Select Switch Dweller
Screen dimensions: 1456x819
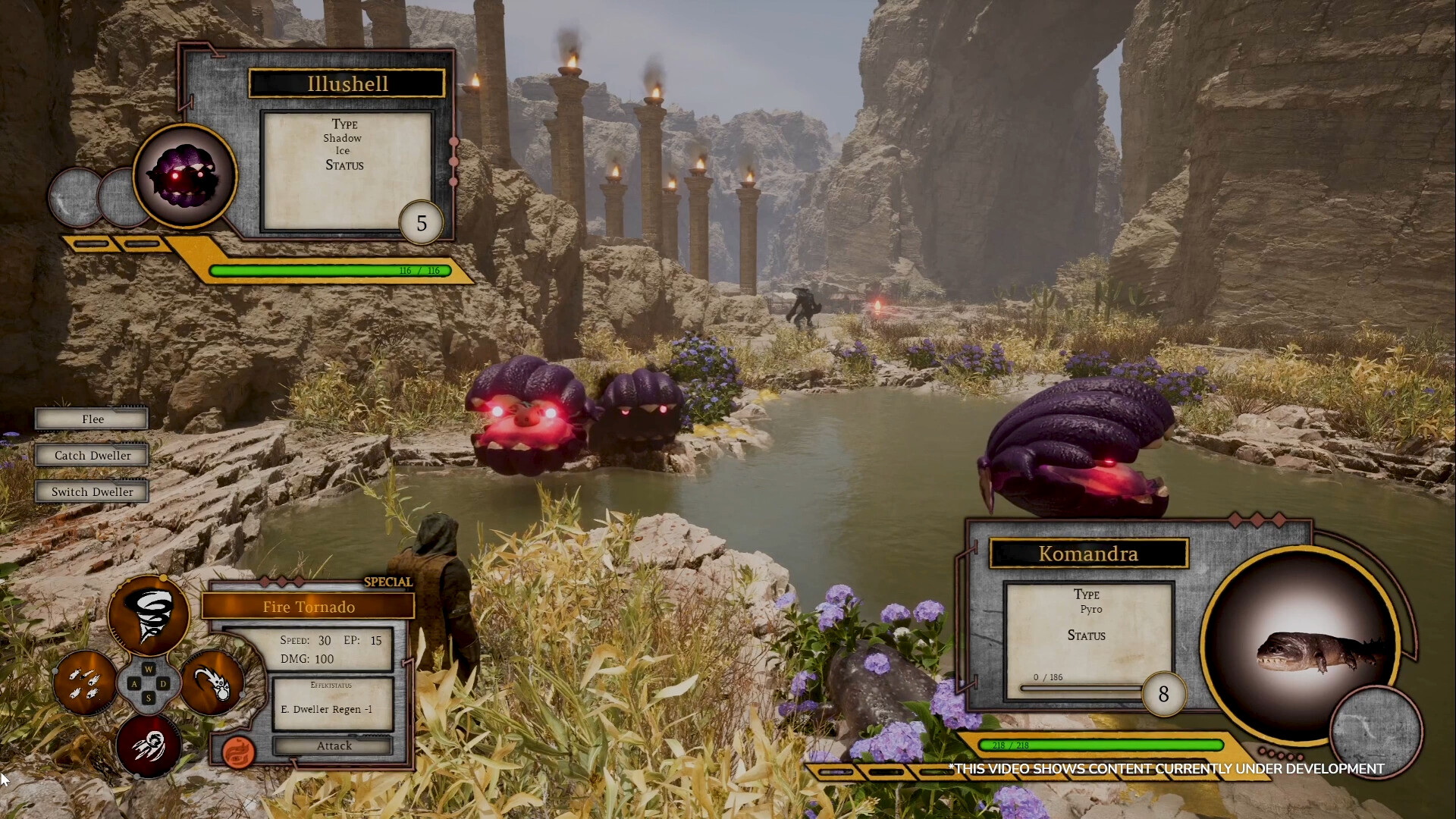tap(92, 492)
